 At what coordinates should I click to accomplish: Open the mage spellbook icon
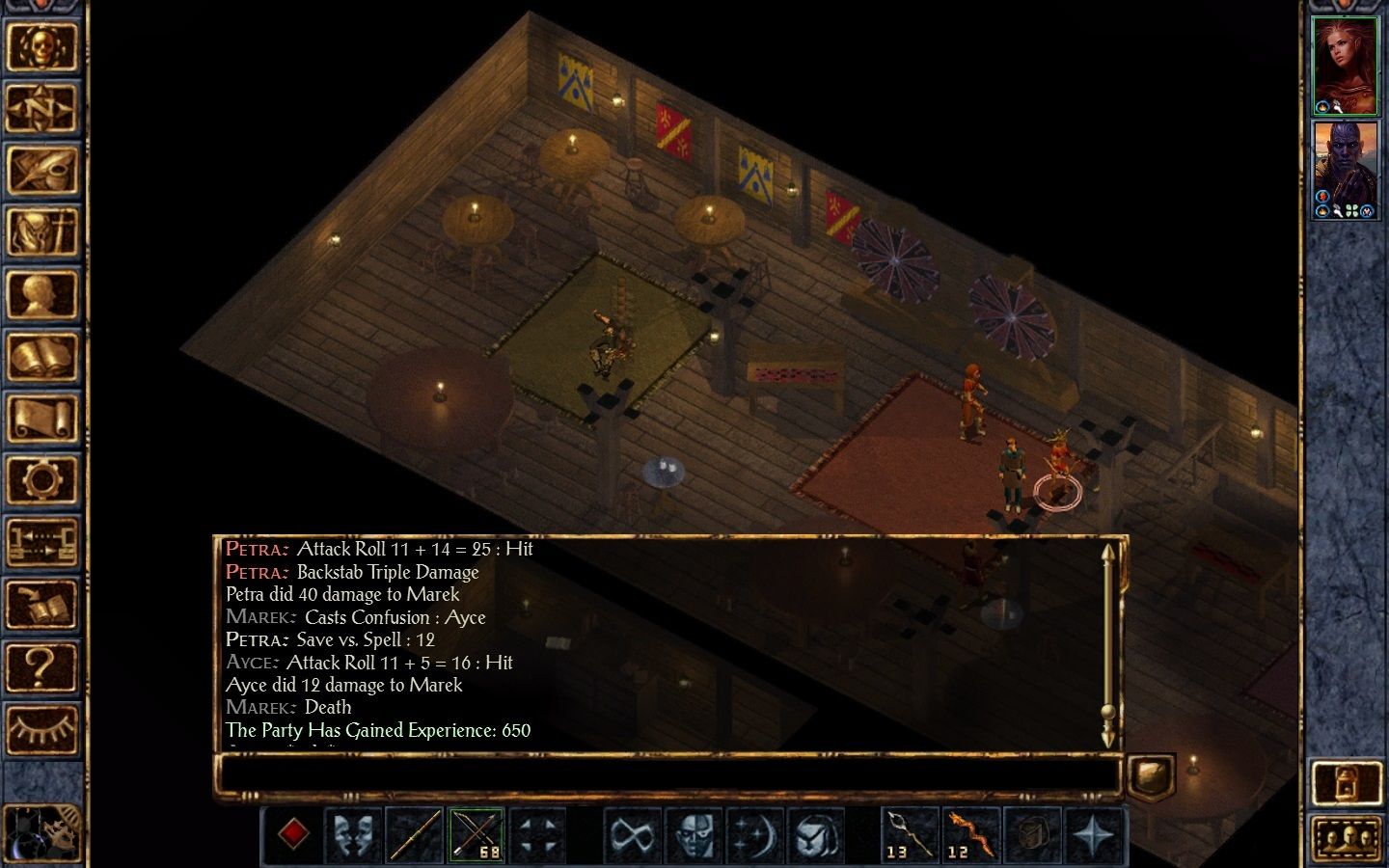click(46, 355)
